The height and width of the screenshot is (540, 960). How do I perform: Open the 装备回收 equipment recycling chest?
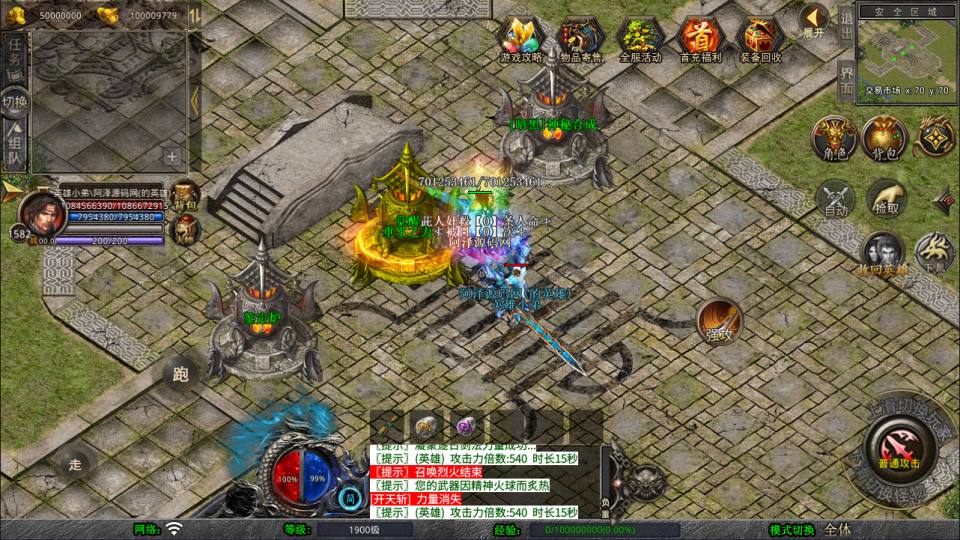tap(760, 38)
